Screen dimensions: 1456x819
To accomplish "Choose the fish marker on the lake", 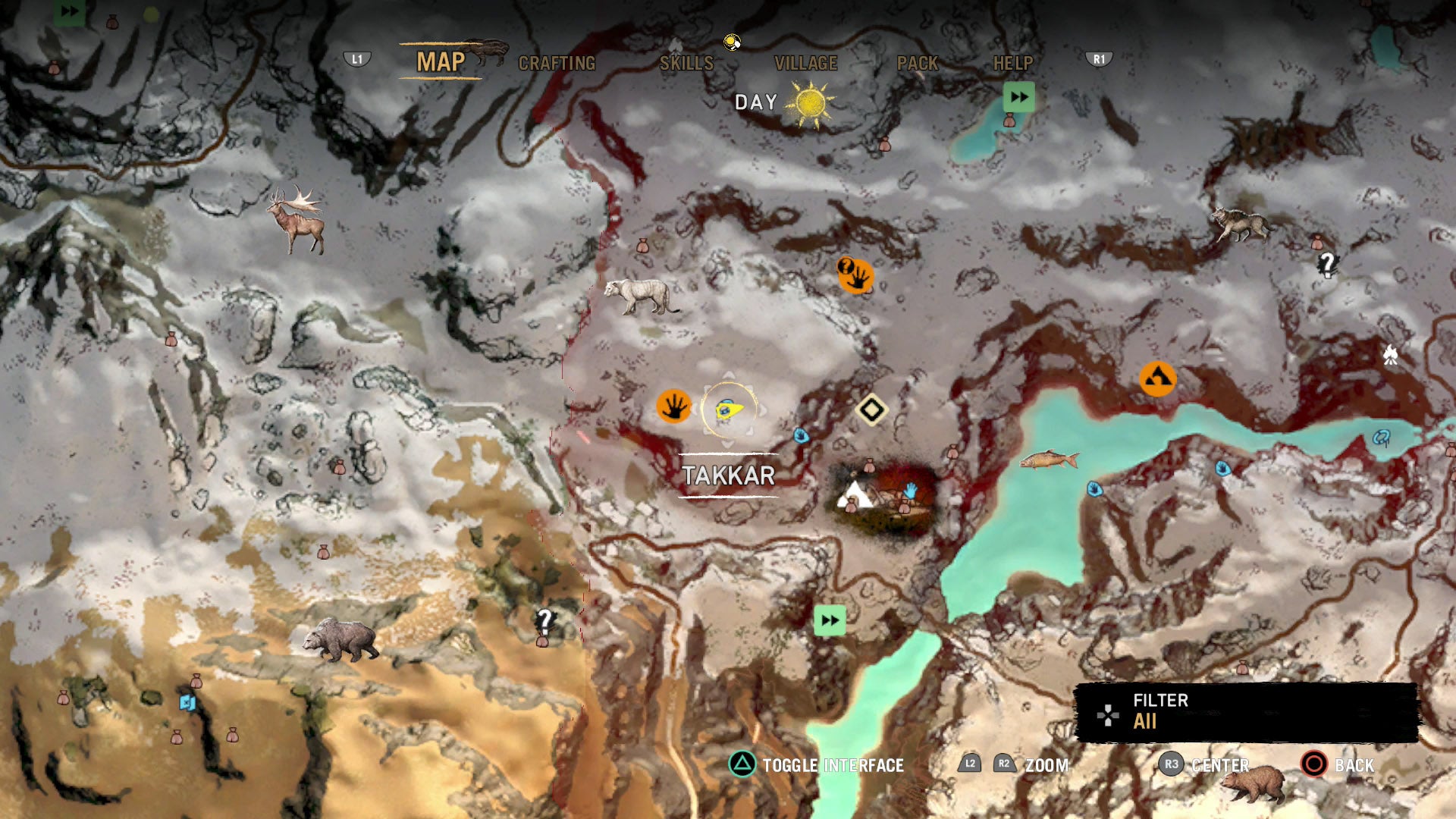I will pyautogui.click(x=1049, y=460).
